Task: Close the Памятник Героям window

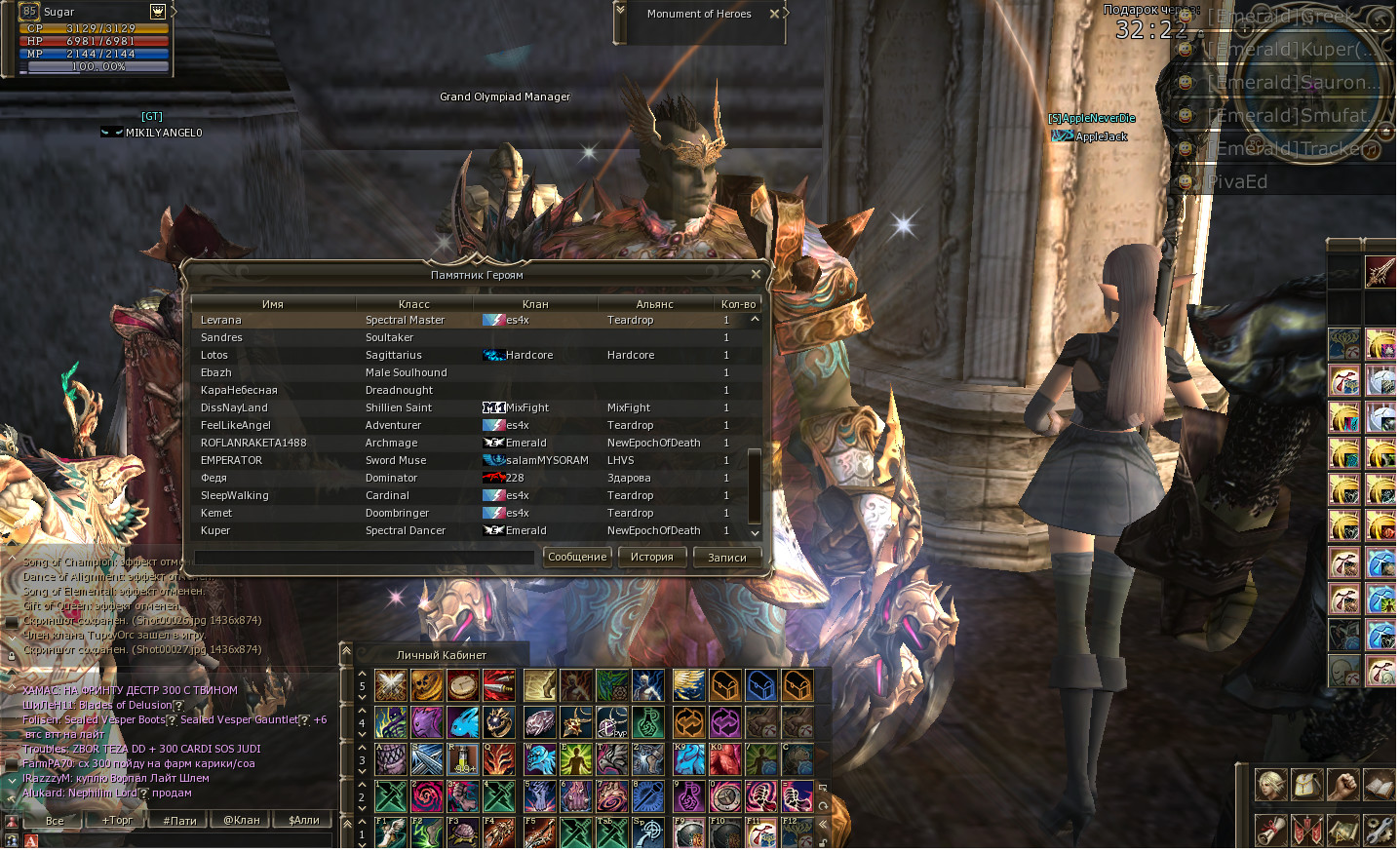Action: tap(756, 274)
